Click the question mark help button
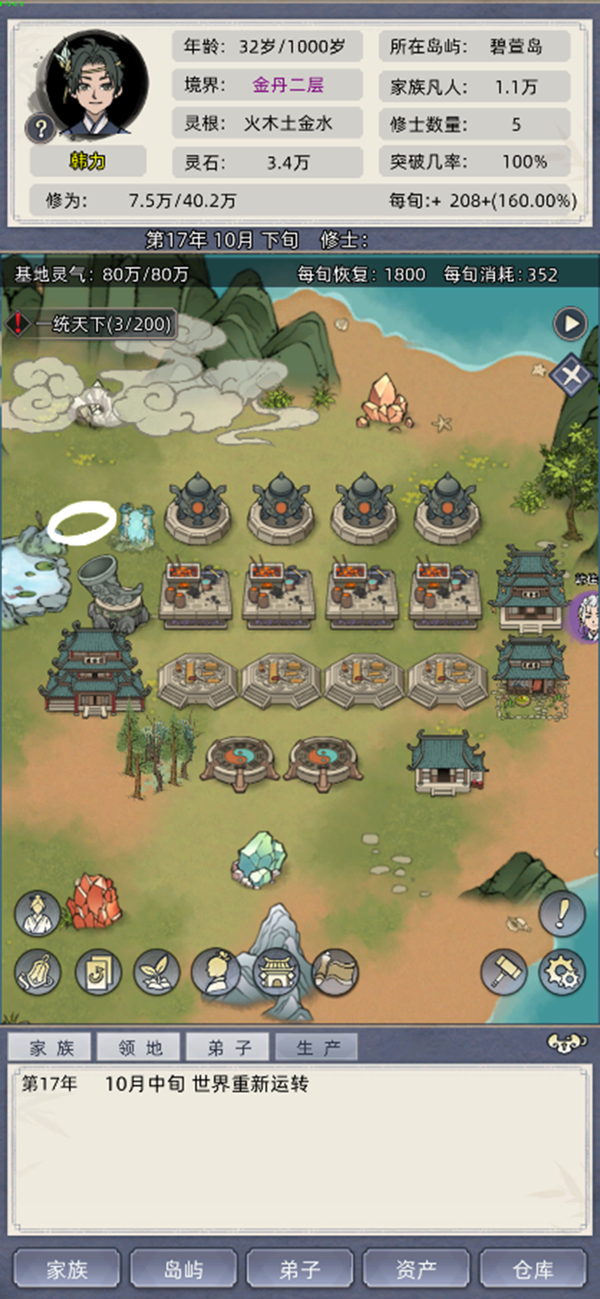Viewport: 600px width, 1299px height. 41,128
